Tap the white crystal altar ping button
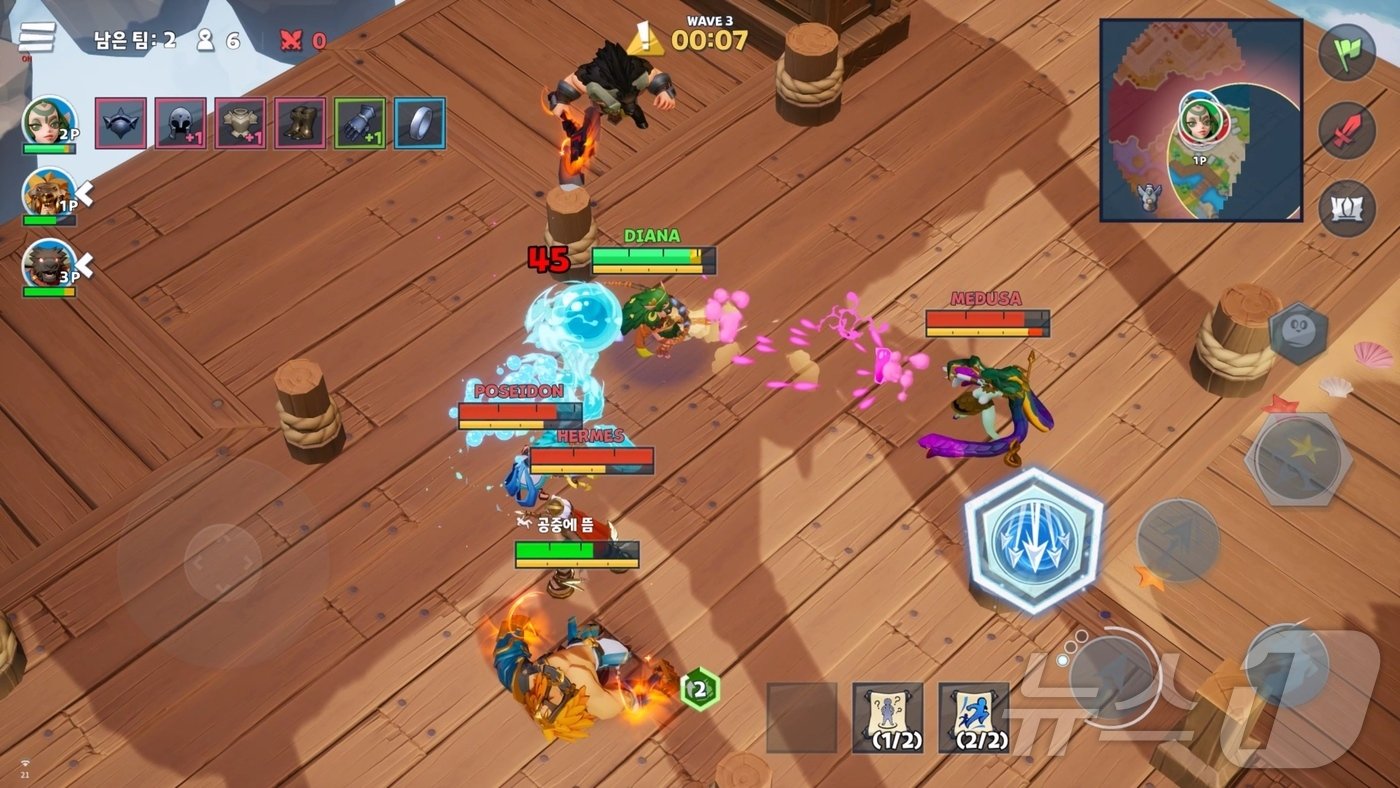The width and height of the screenshot is (1400, 788). 1347,208
